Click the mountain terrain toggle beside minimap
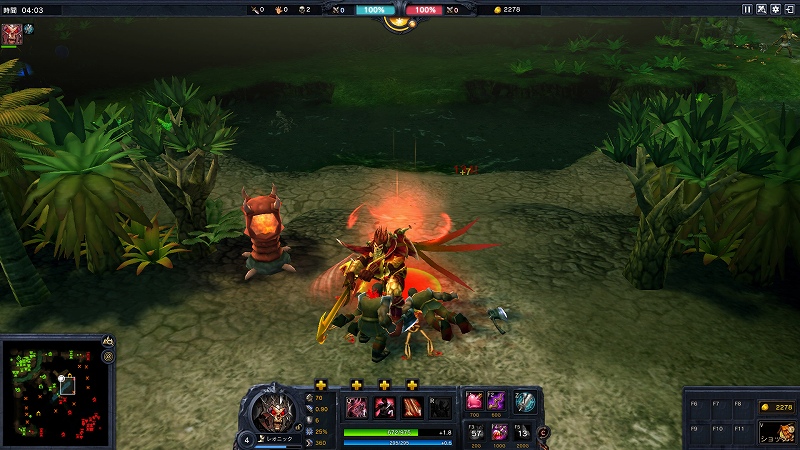 [x=107, y=341]
